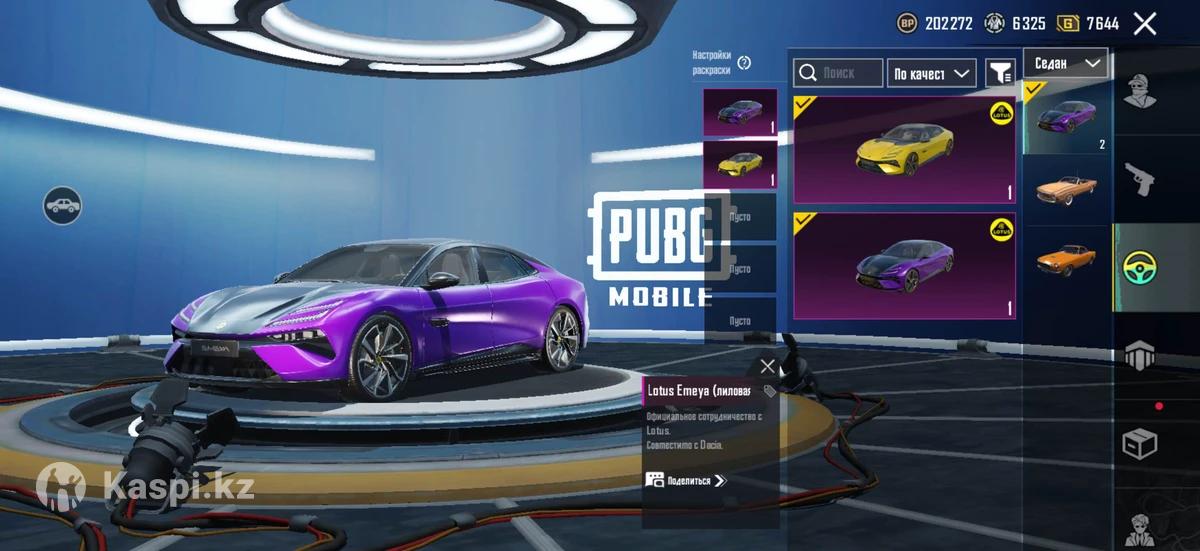Choose the purple sedan in vehicle list
Image resolution: width=1200 pixels, height=551 pixels.
click(1066, 118)
